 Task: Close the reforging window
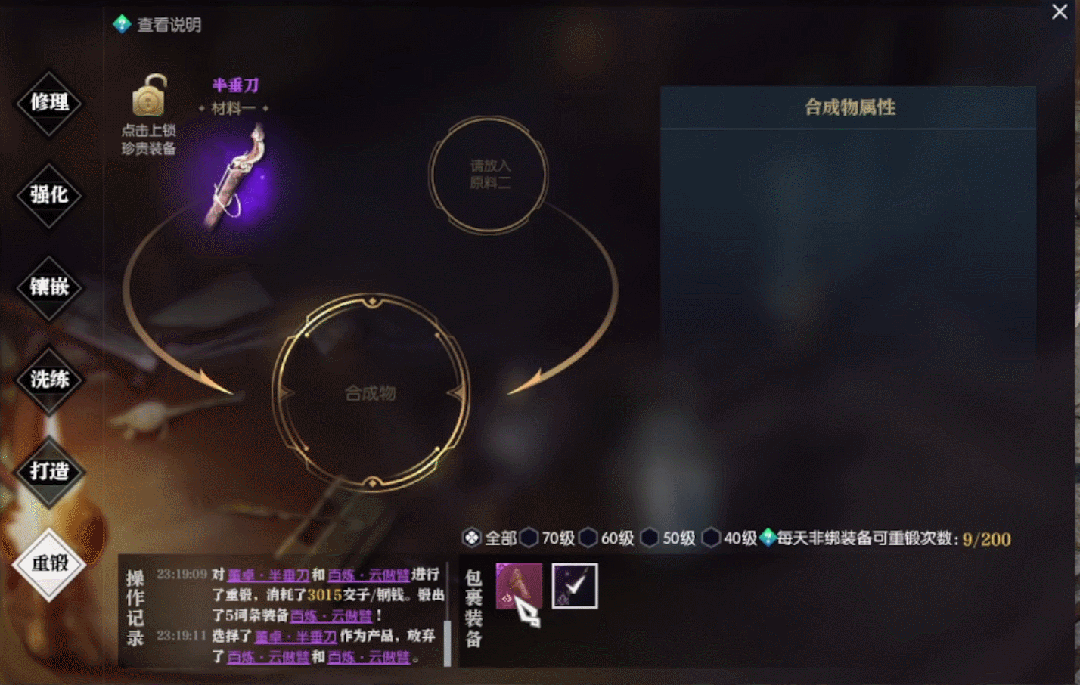pyautogui.click(x=1060, y=12)
